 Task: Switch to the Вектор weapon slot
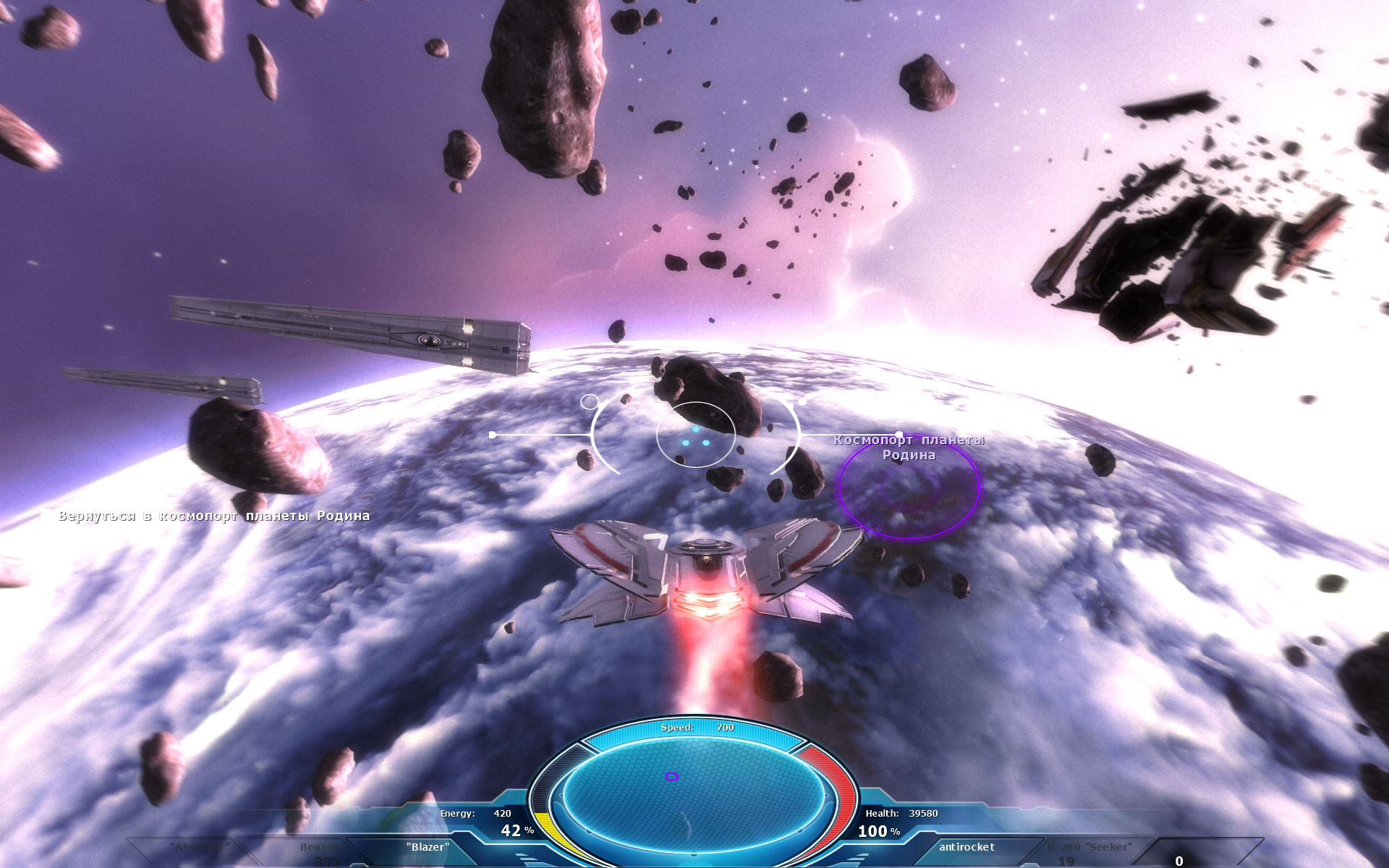click(x=319, y=848)
